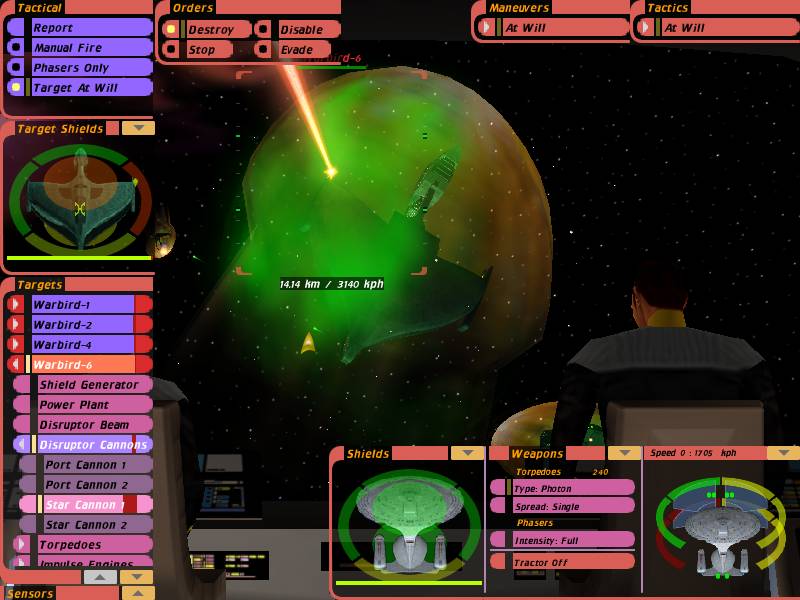Select Warbird-1 in the targets list
Screen dimensions: 800x600
(80, 304)
